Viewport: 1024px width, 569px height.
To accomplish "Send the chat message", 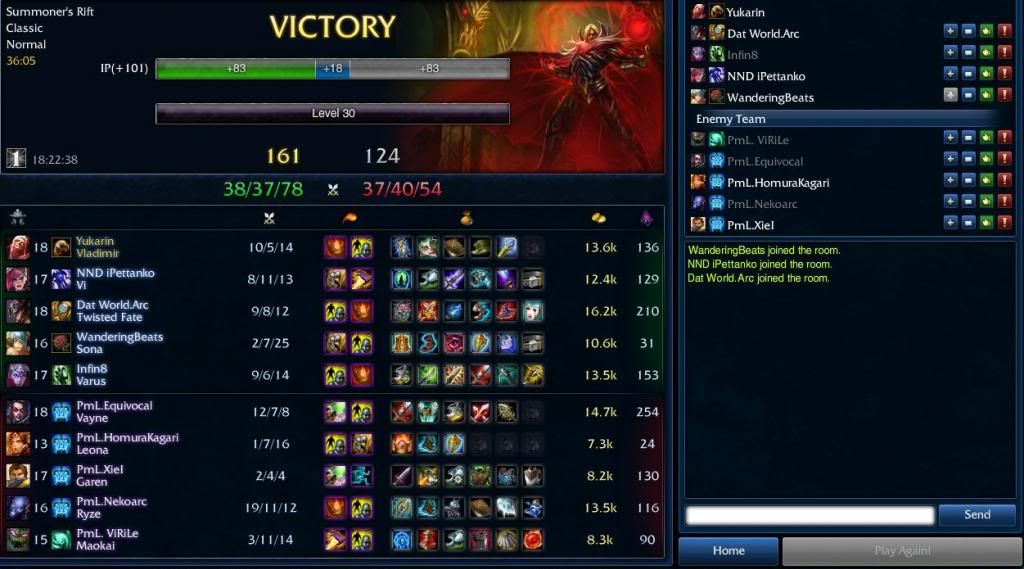I will (x=976, y=515).
